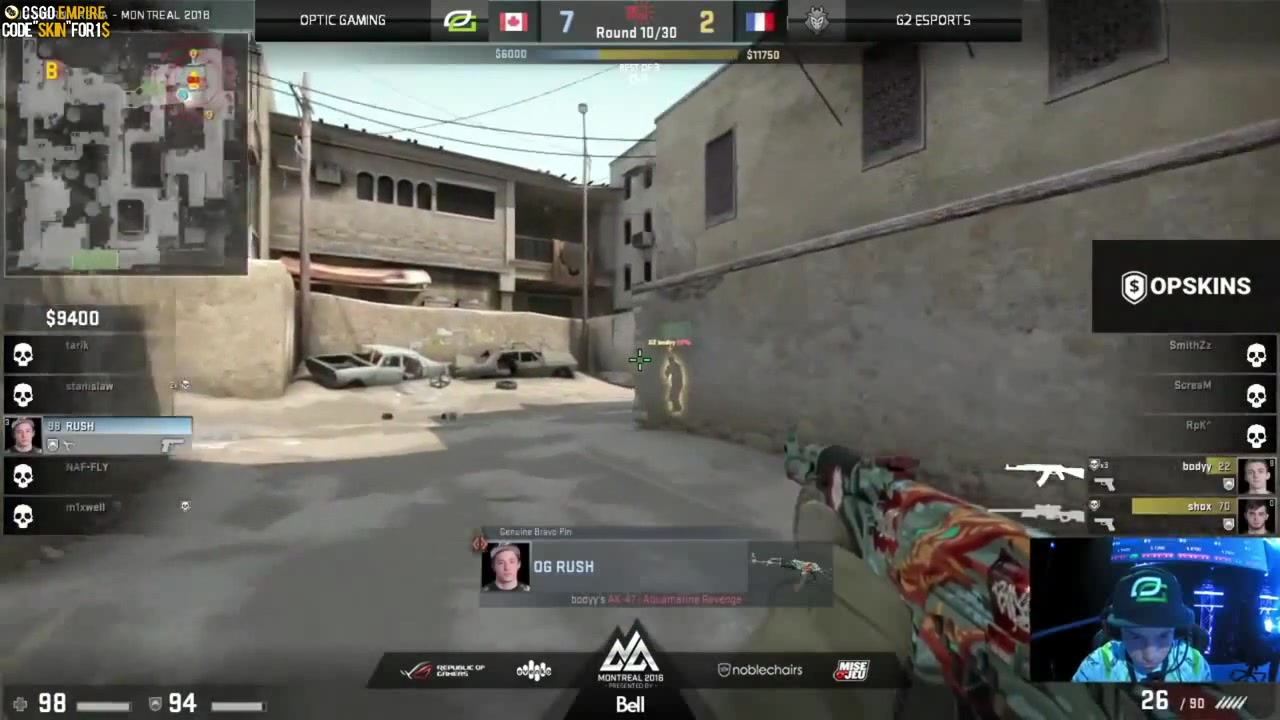Click shox's sniper rifle icon
The height and width of the screenshot is (720, 1280).
pyautogui.click(x=1045, y=514)
